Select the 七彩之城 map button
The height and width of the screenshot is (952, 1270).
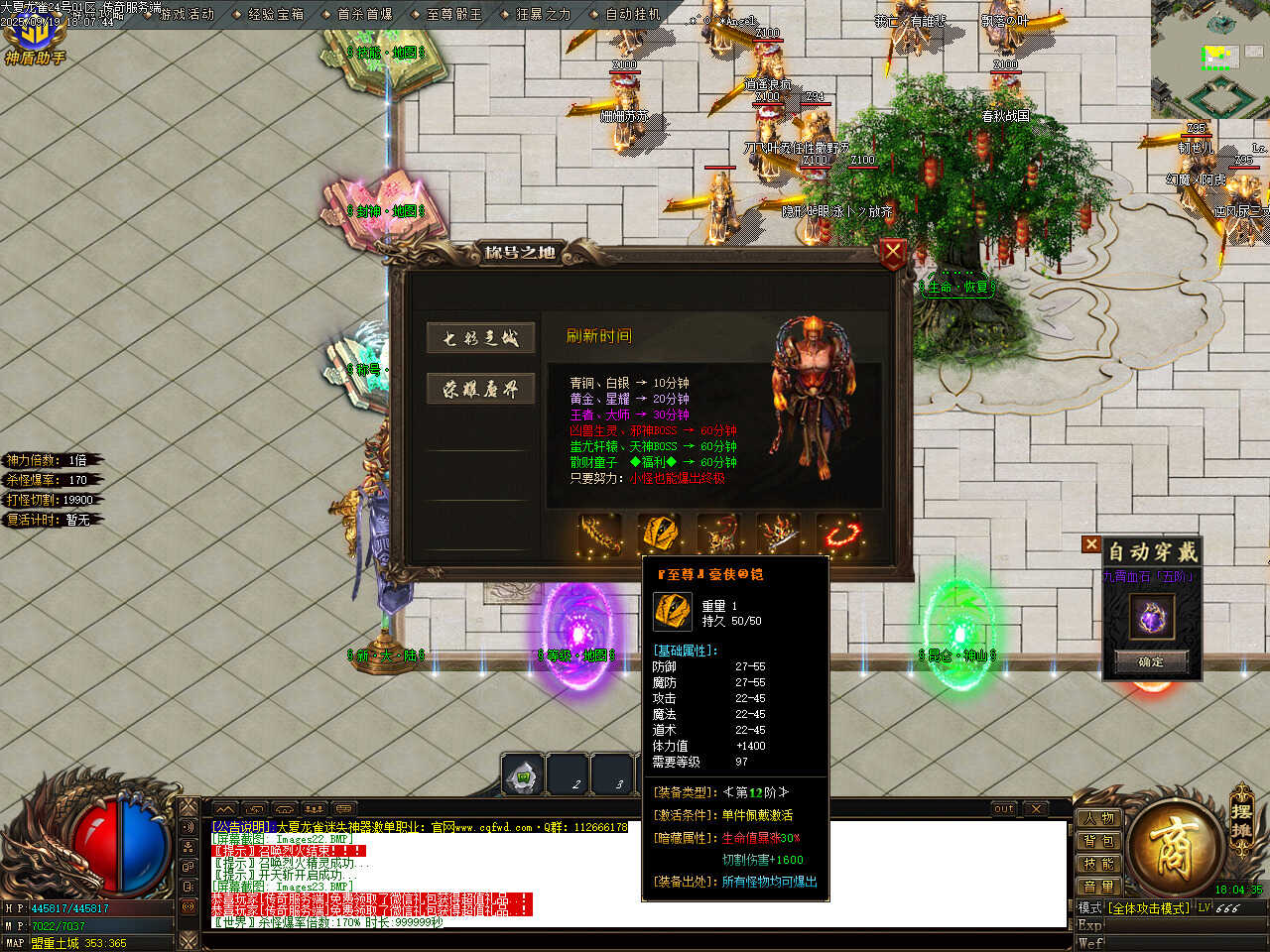(x=481, y=338)
